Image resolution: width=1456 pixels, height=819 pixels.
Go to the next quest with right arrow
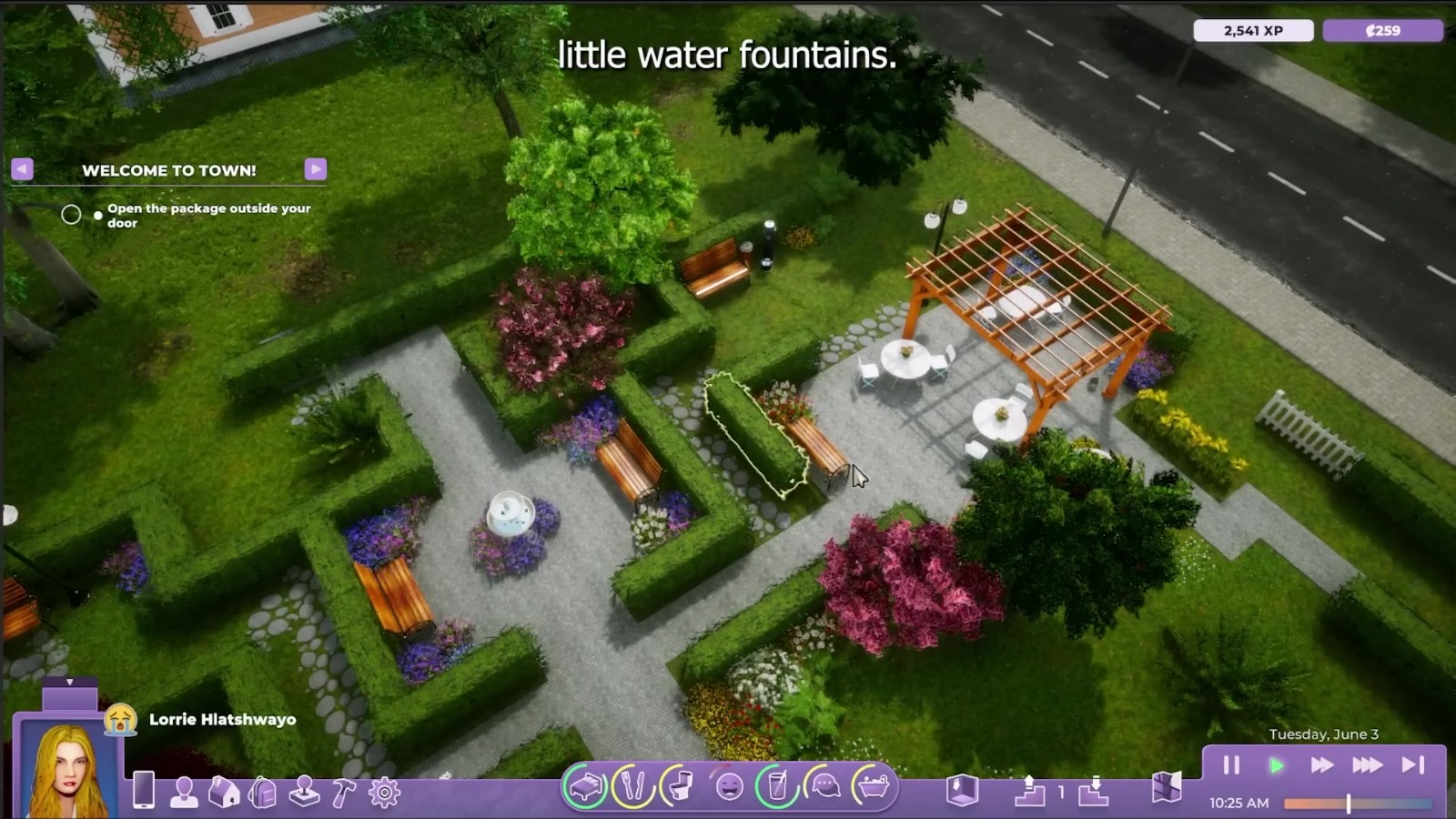pos(315,169)
